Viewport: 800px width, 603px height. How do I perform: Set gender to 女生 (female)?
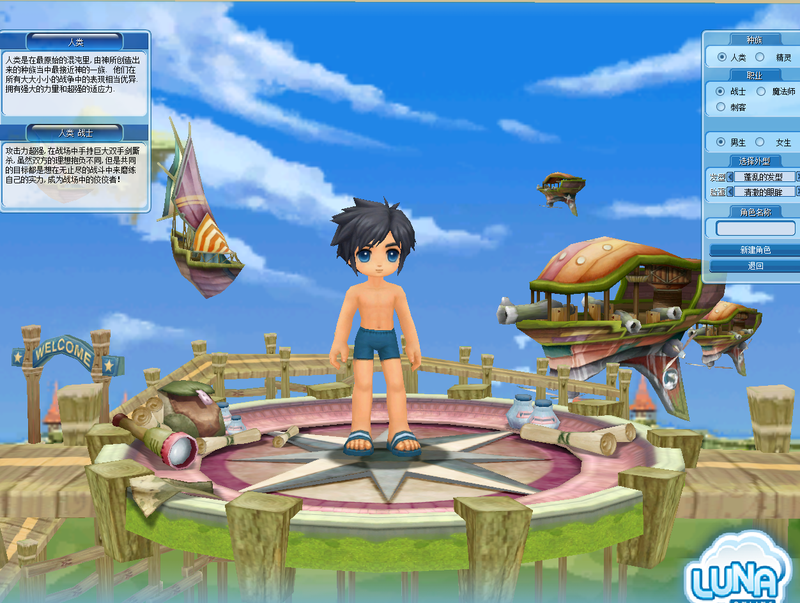[x=760, y=142]
